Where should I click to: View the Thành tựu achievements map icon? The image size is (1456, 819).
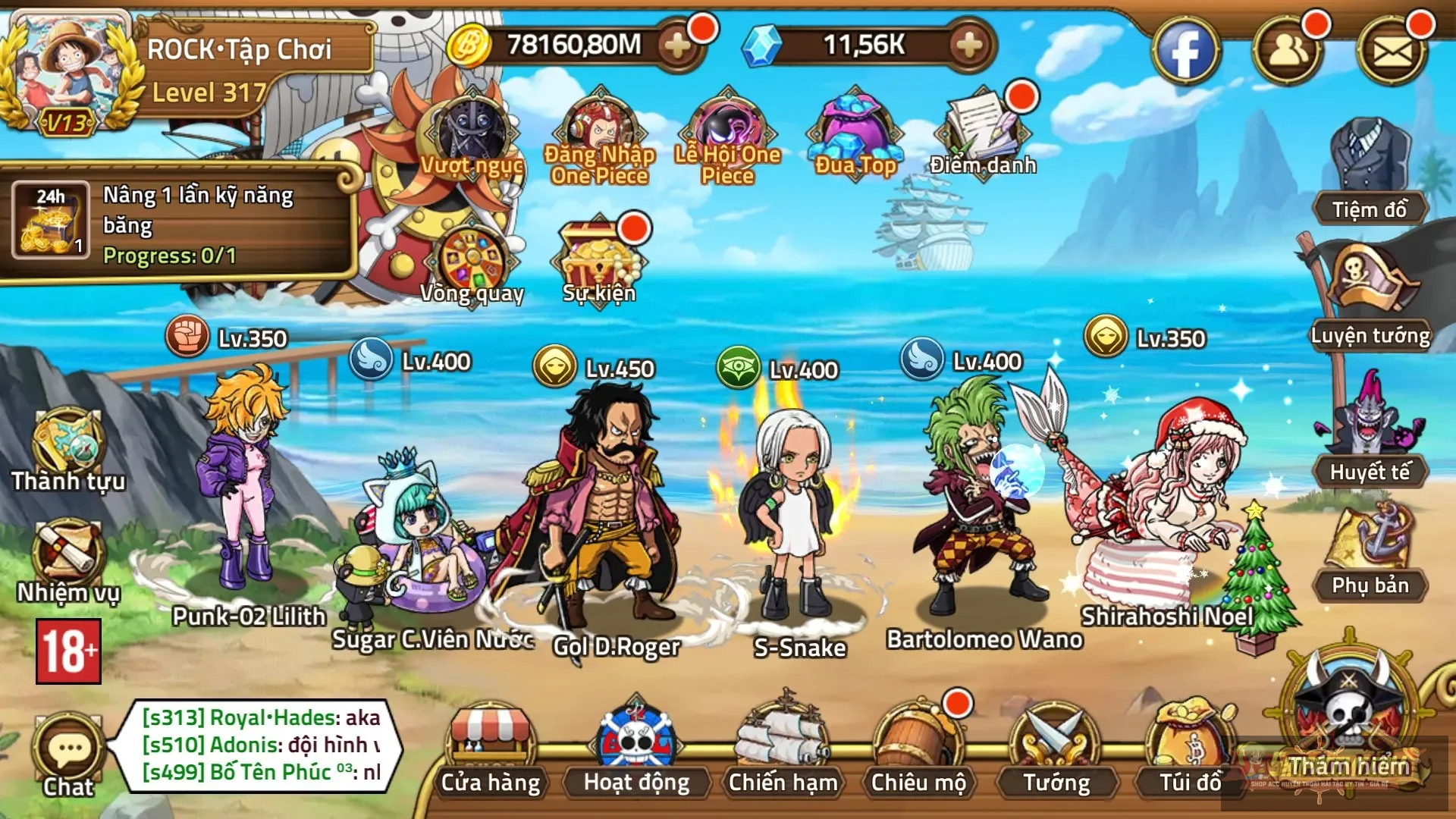point(67,447)
